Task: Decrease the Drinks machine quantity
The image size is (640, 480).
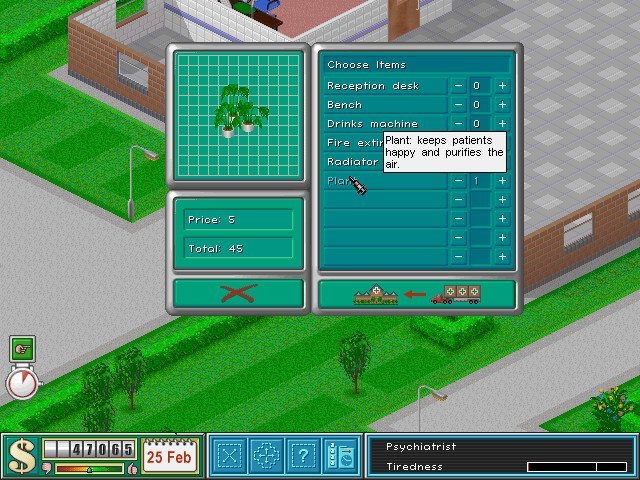Action: point(458,124)
